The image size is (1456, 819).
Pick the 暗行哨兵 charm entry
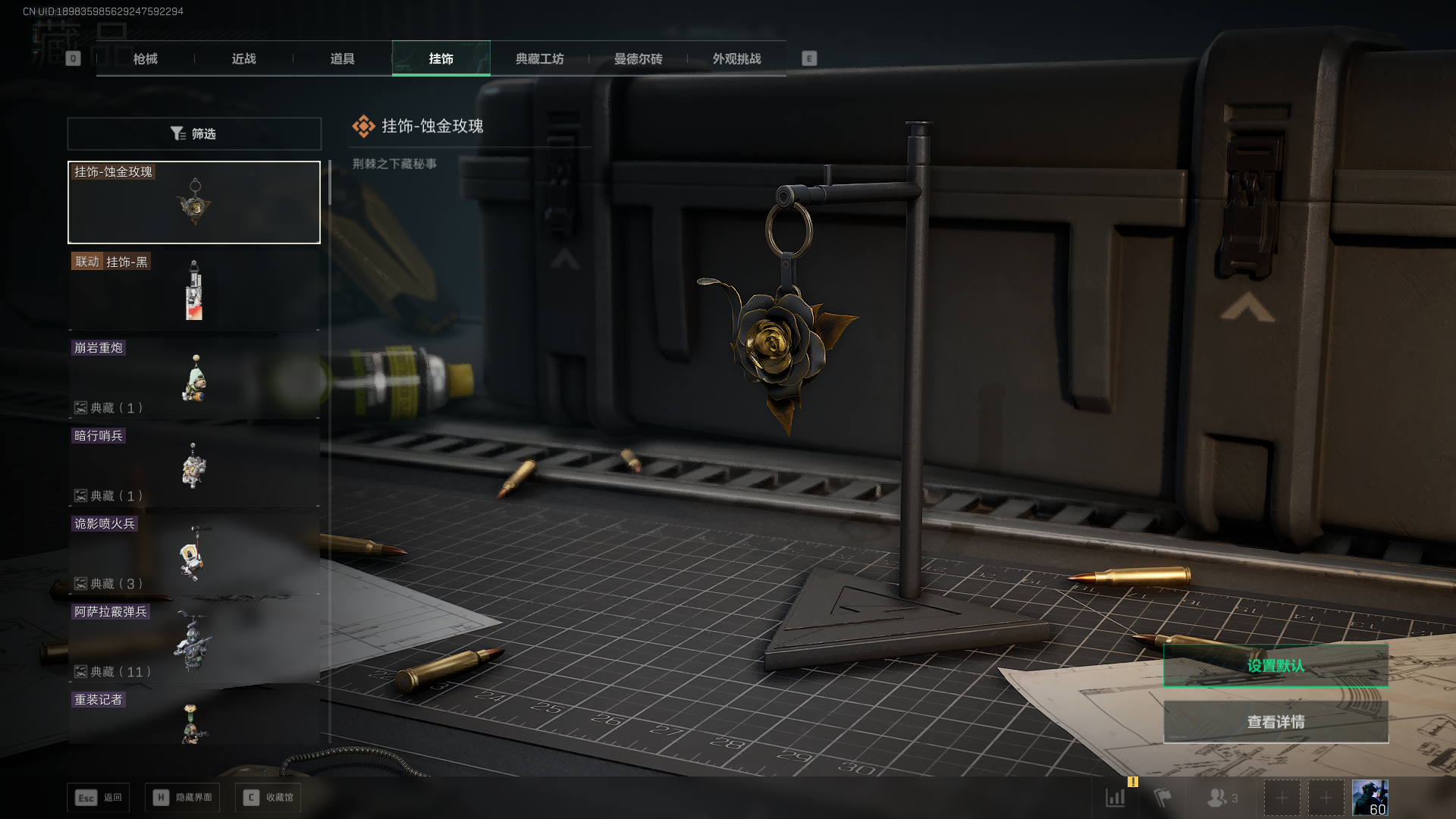(194, 466)
